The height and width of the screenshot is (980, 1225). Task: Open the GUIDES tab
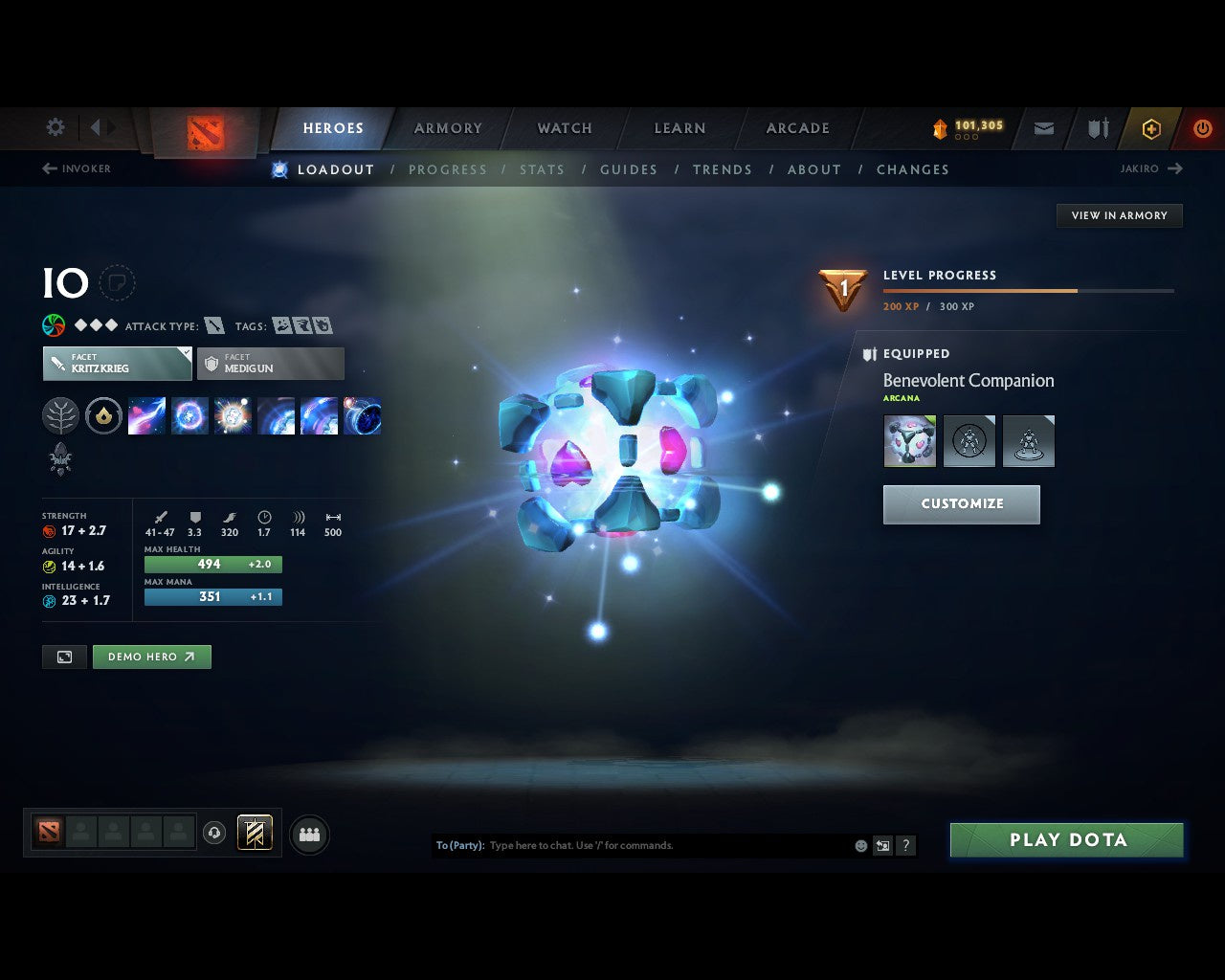coord(629,169)
